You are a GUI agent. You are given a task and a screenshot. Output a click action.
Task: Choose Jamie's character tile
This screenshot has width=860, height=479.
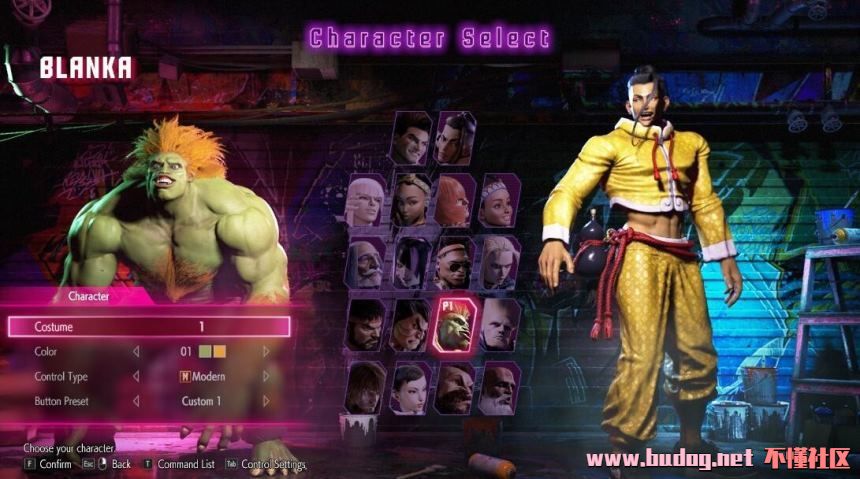[x=456, y=139]
